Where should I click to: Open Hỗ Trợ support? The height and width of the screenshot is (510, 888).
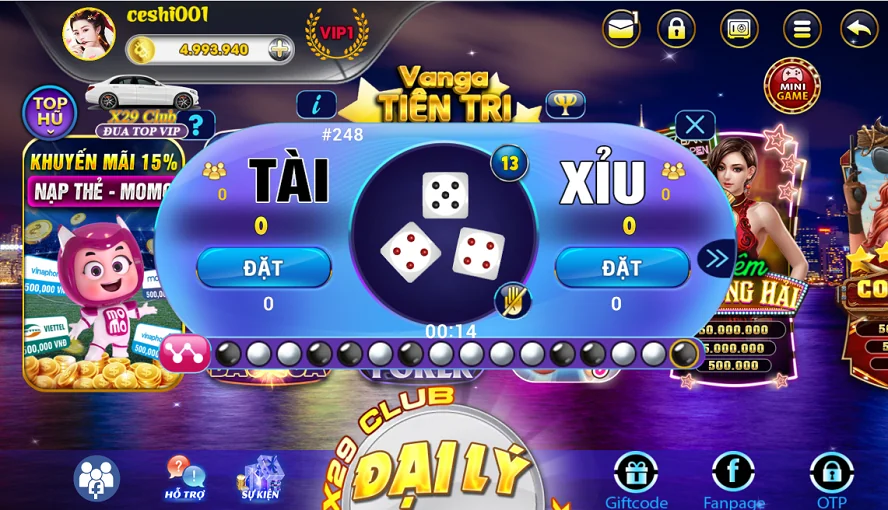(185, 478)
